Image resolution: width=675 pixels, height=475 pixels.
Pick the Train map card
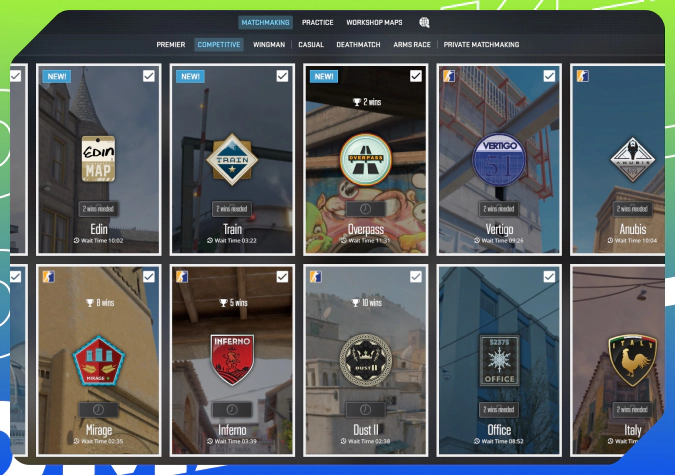pos(231,160)
